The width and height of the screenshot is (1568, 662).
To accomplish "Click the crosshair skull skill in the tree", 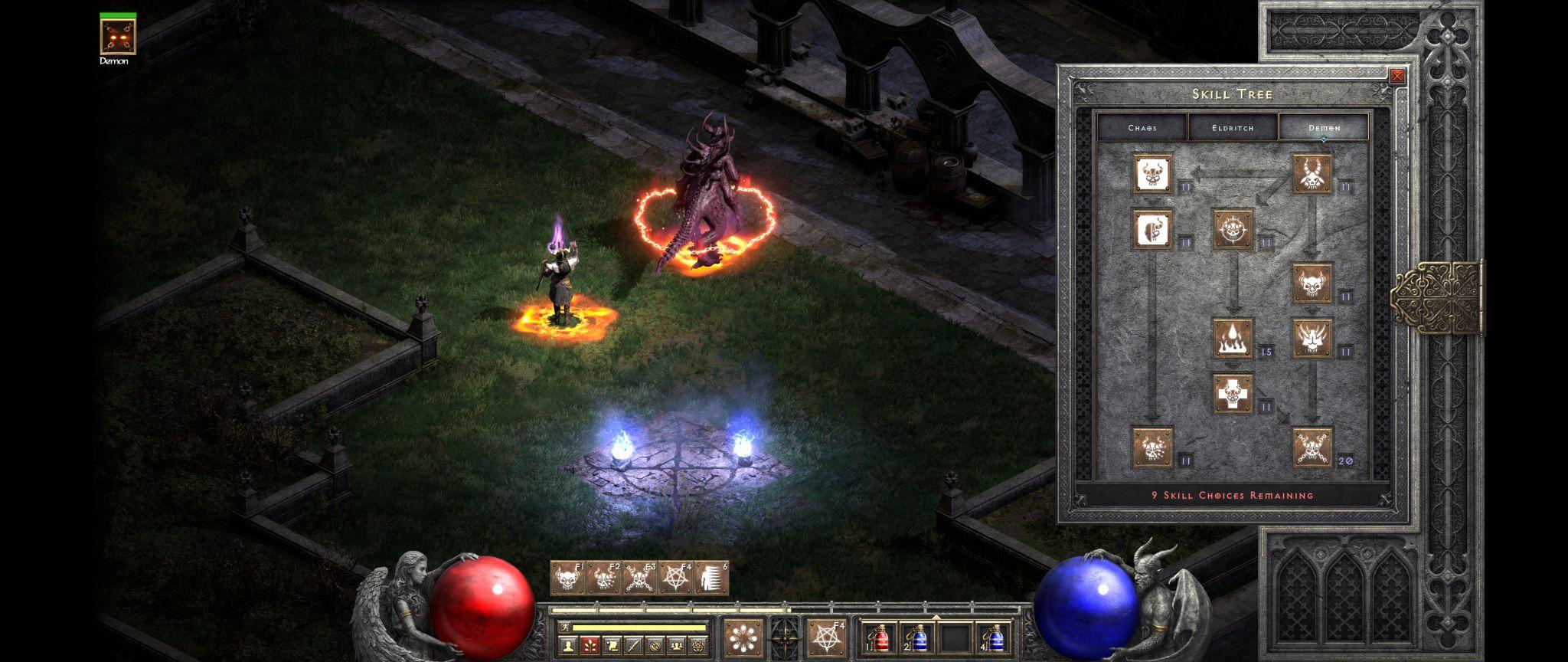I will pyautogui.click(x=1233, y=230).
